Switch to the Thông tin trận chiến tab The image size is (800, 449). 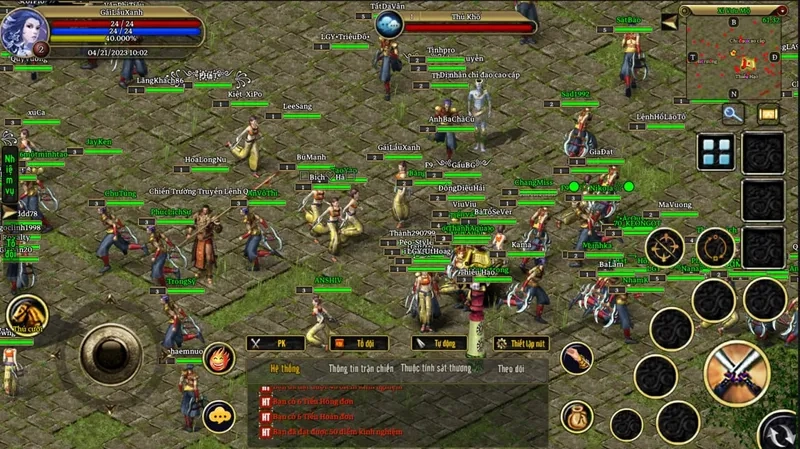pyautogui.click(x=361, y=368)
